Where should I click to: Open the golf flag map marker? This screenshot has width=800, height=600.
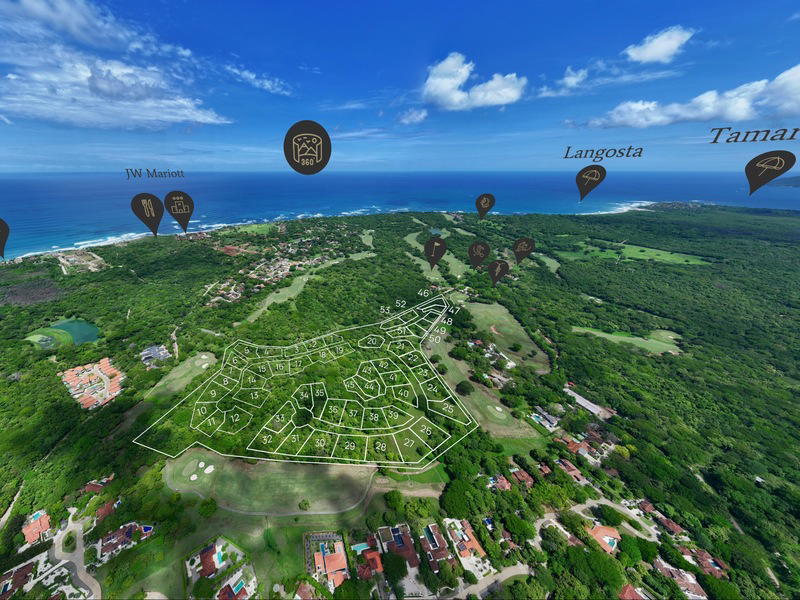(x=435, y=247)
